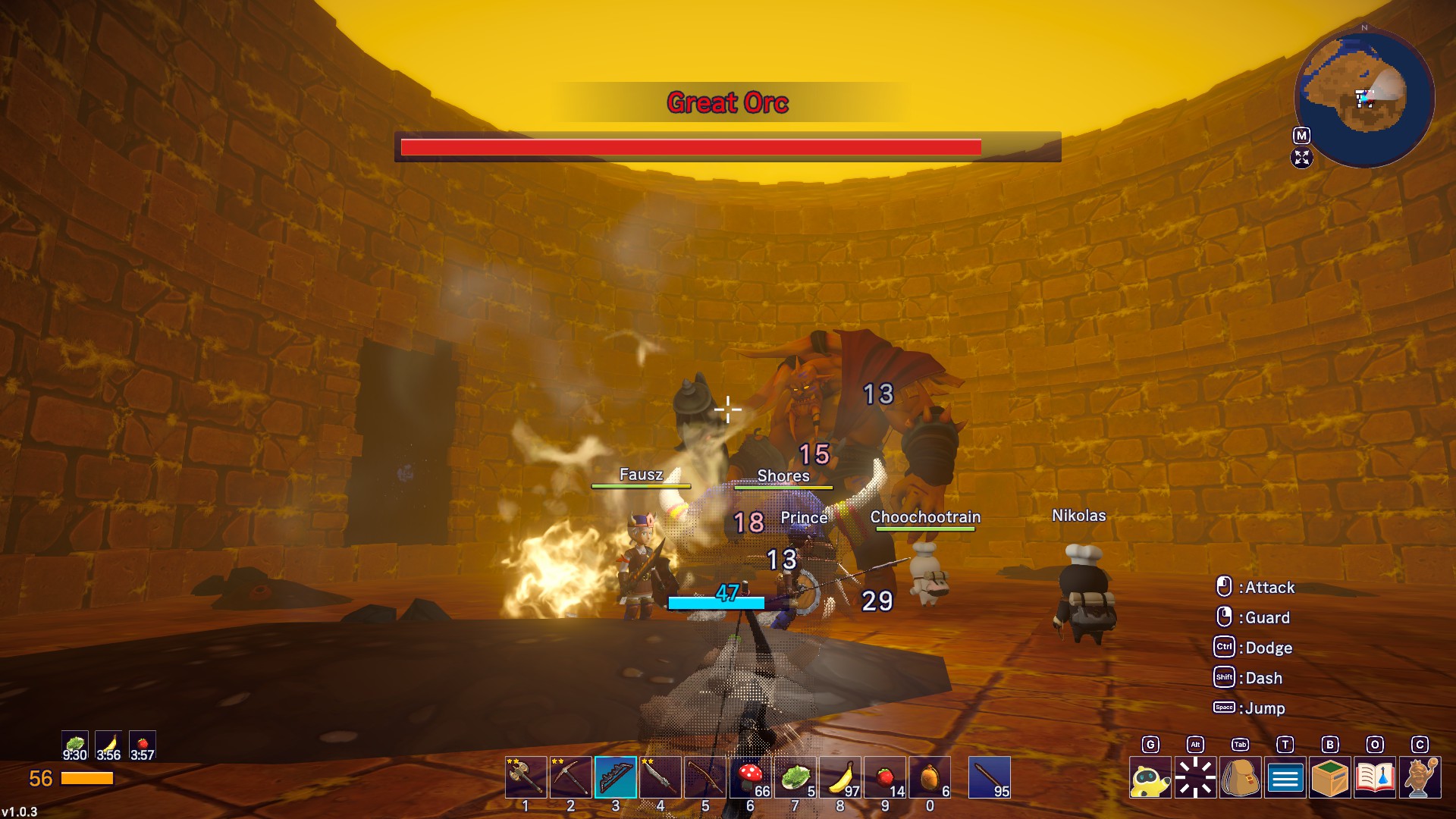Screen dimensions: 1456x819
Task: Click the circular minimap
Action: point(1364,97)
